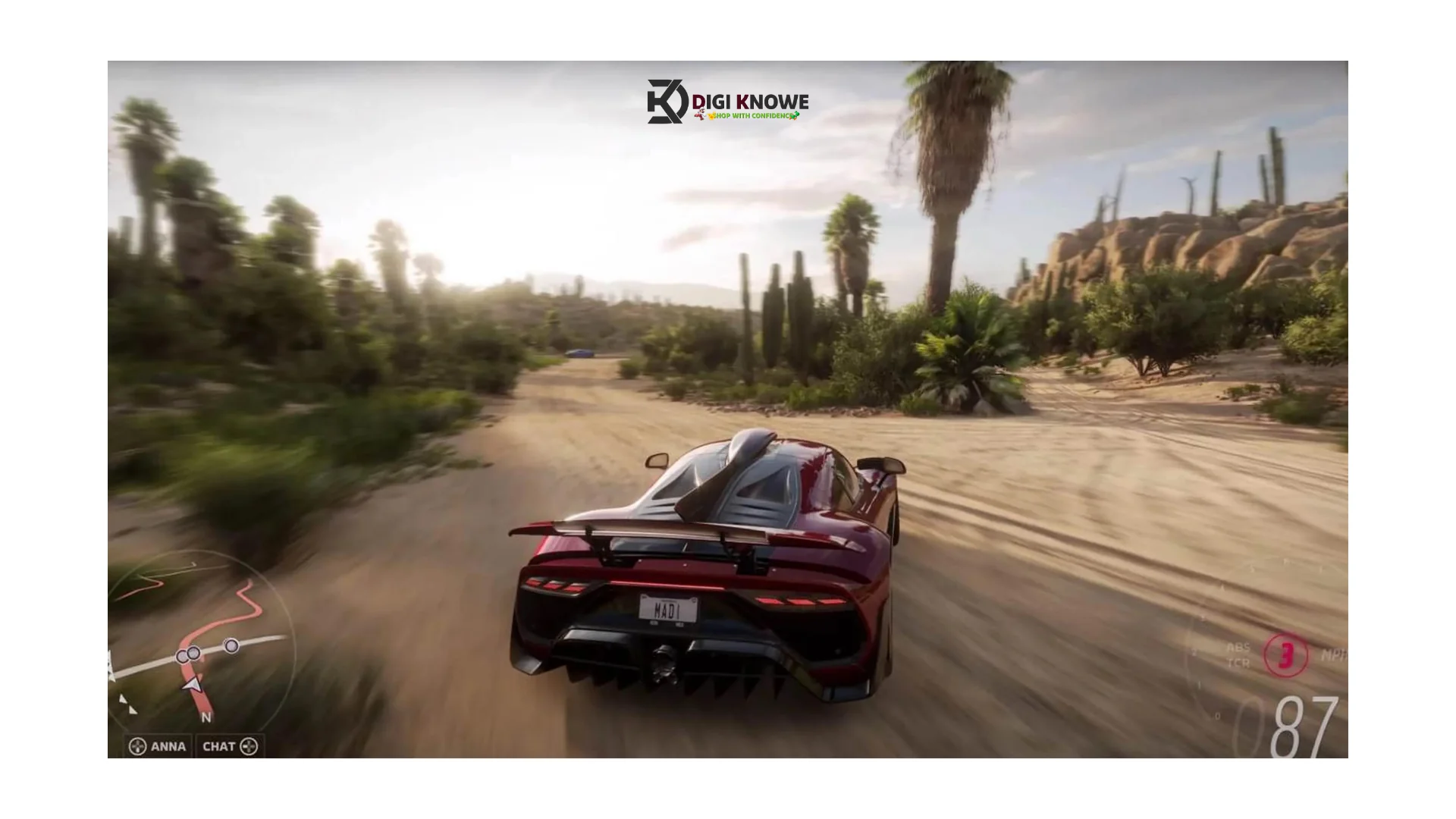
Task: Click the ABS indicator on the speedometer
Action: (1238, 647)
